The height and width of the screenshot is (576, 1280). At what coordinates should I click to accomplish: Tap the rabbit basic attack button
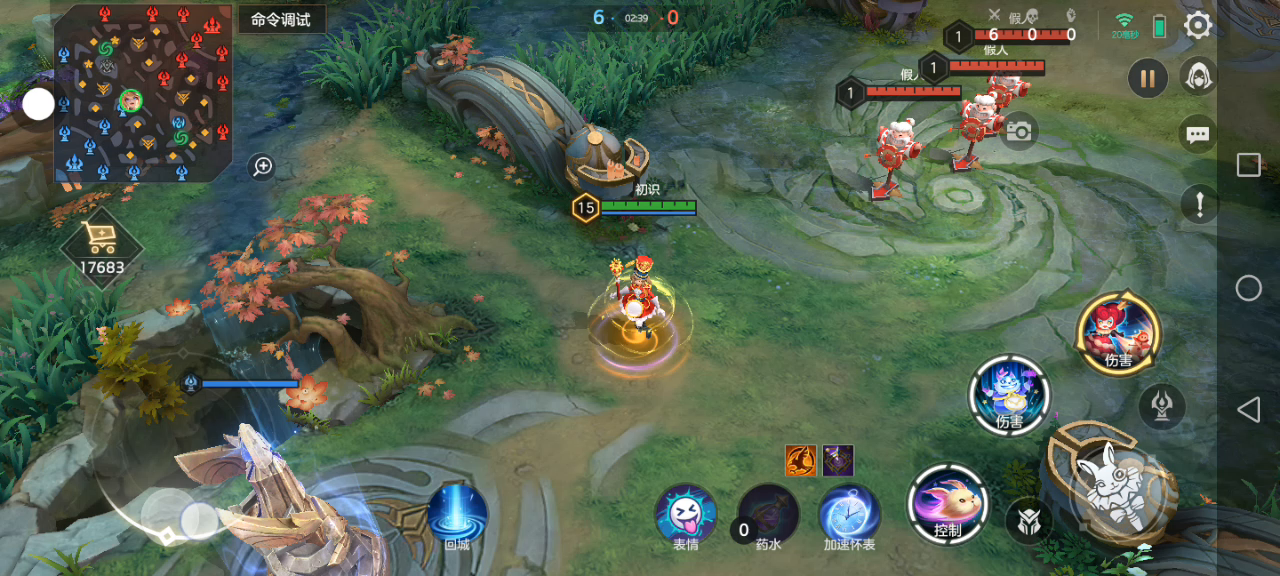tap(1112, 486)
